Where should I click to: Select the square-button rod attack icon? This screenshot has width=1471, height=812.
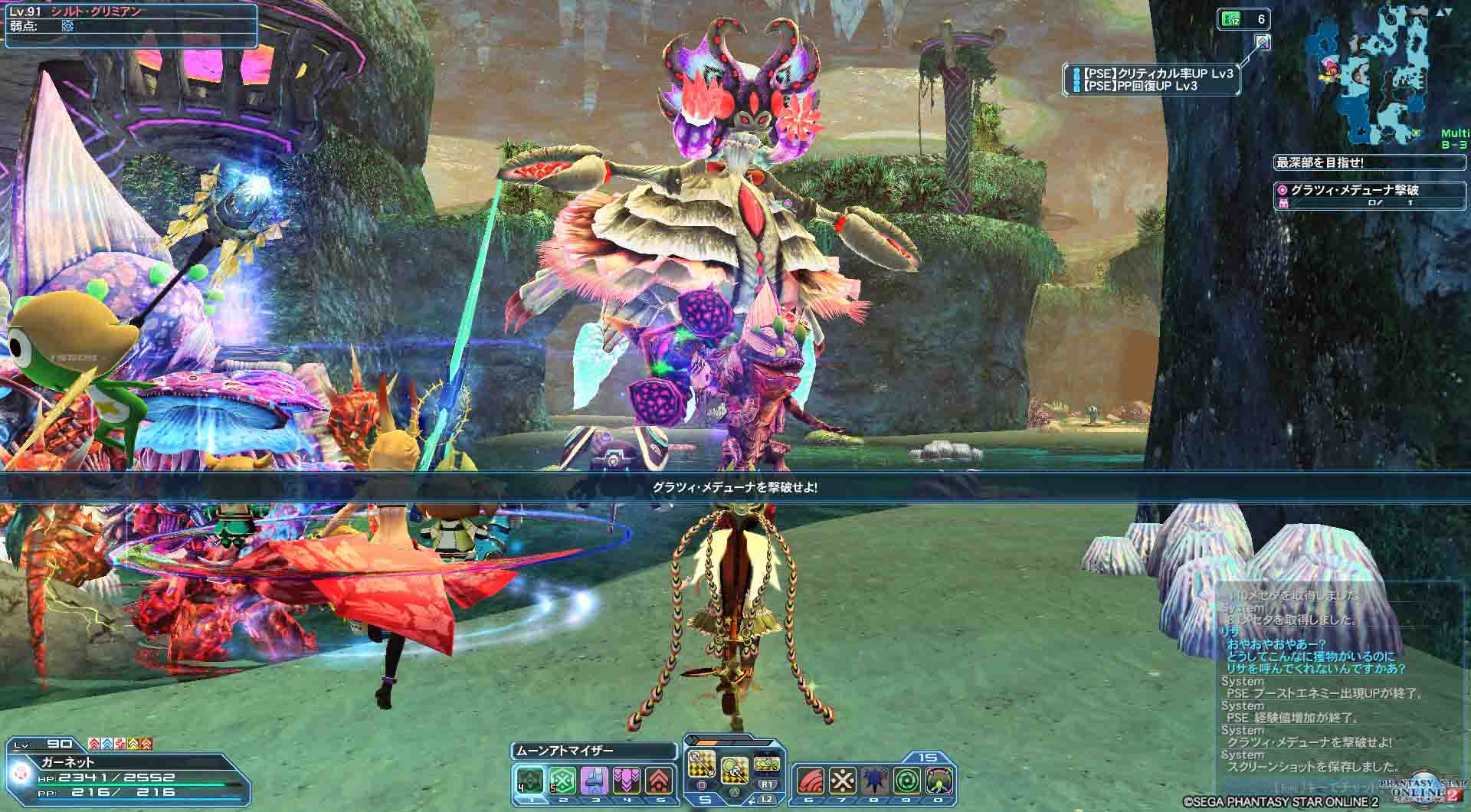pos(702,765)
